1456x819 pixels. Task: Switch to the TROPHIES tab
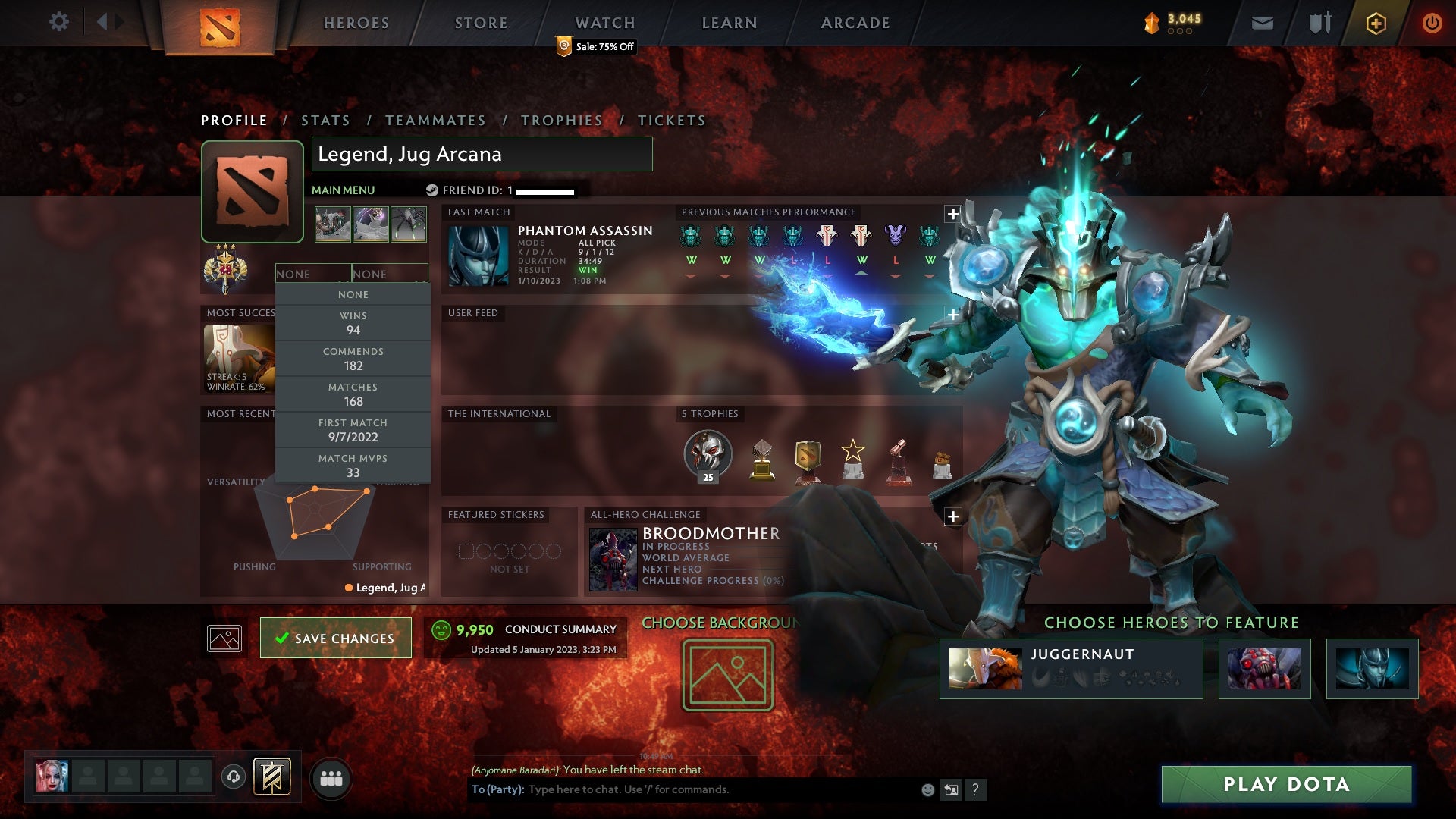(561, 120)
